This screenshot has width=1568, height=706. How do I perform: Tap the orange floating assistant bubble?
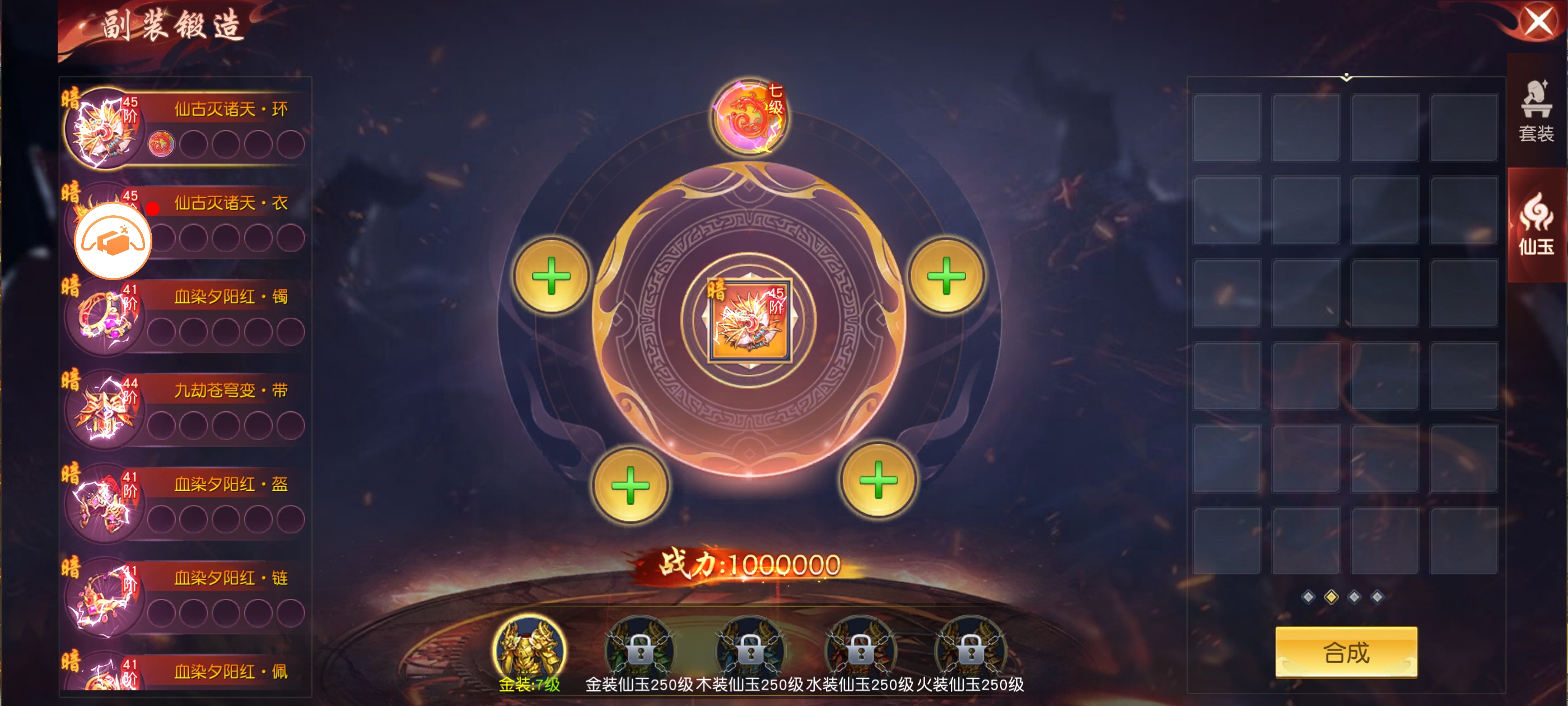113,241
